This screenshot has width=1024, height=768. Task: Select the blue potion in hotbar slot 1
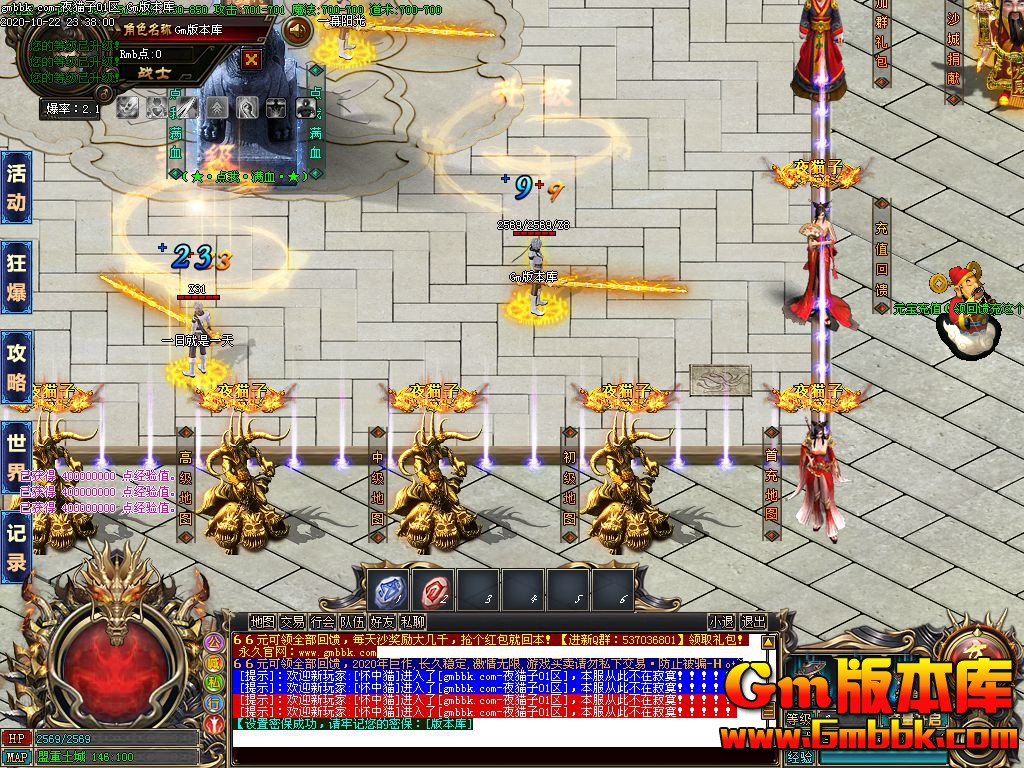click(x=386, y=591)
